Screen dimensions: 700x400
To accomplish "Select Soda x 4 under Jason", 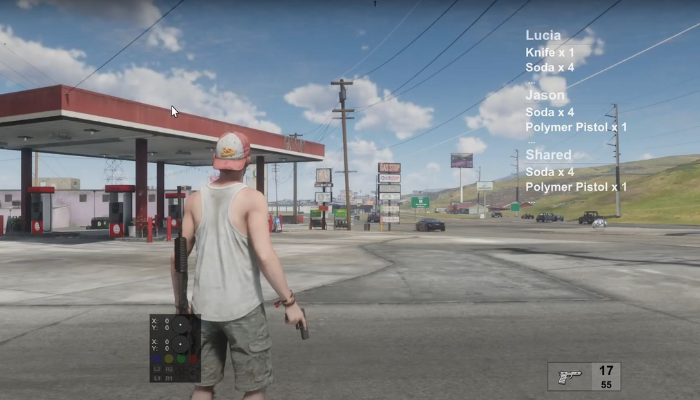I will point(550,112).
